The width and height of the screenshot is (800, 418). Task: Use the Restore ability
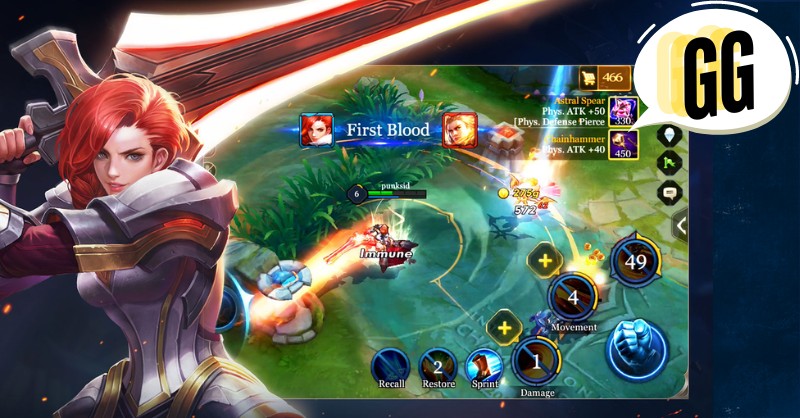[x=437, y=365]
